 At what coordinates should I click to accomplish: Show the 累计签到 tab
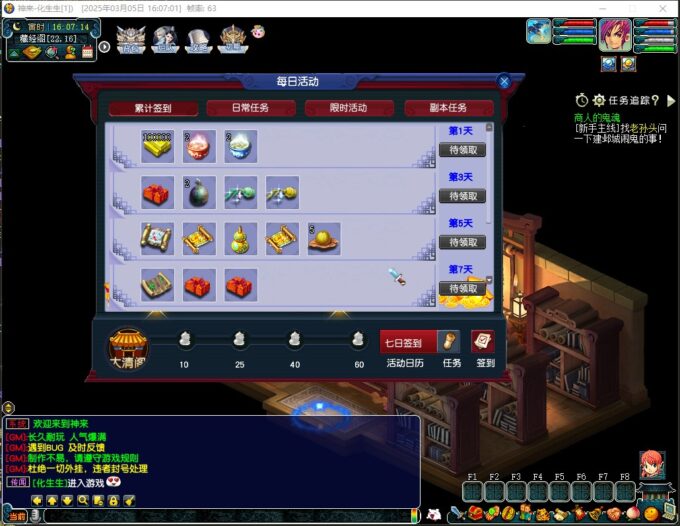point(153,108)
